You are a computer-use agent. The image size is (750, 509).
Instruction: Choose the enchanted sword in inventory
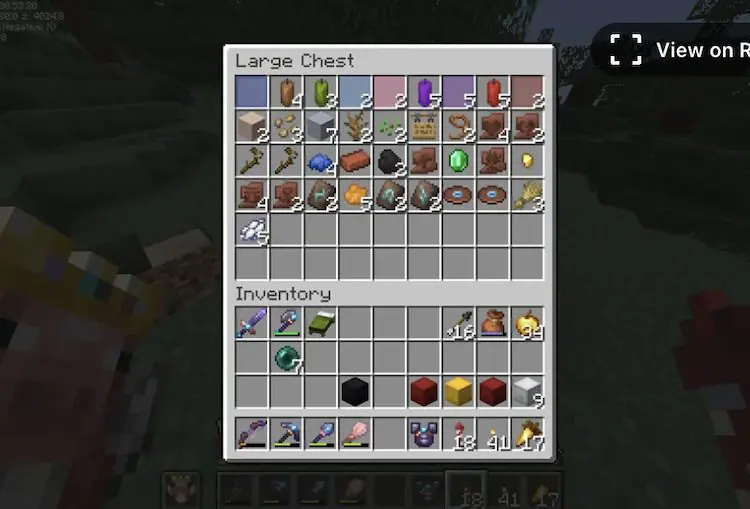(x=252, y=323)
